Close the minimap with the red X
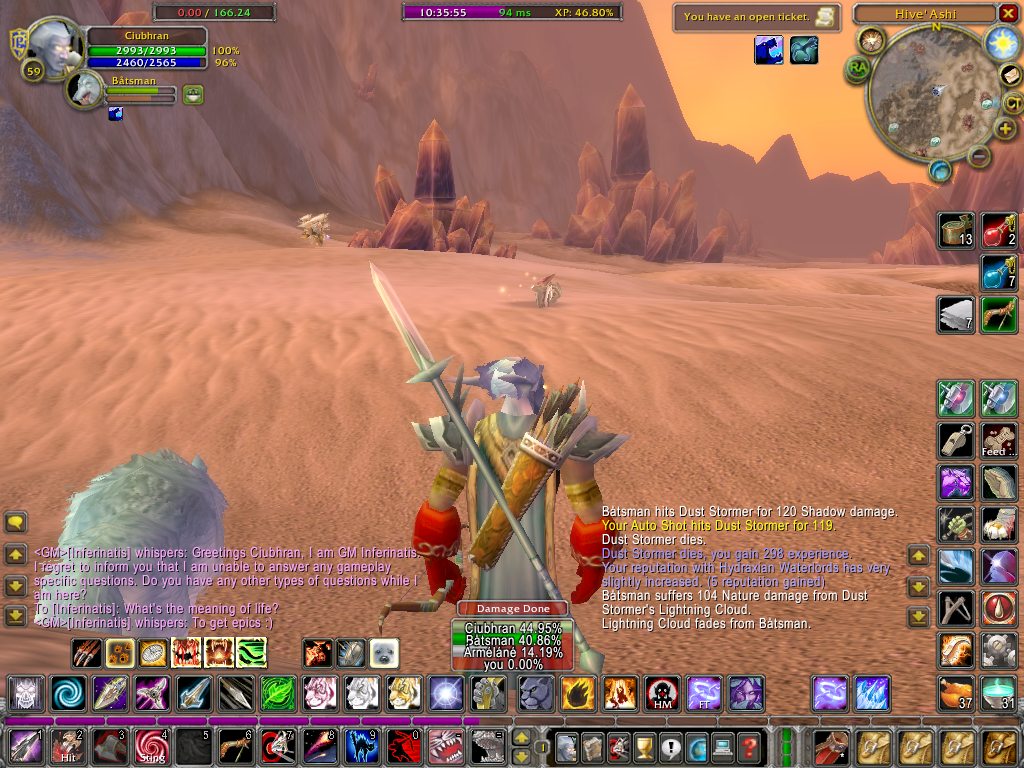This screenshot has height=768, width=1024. (1008, 14)
